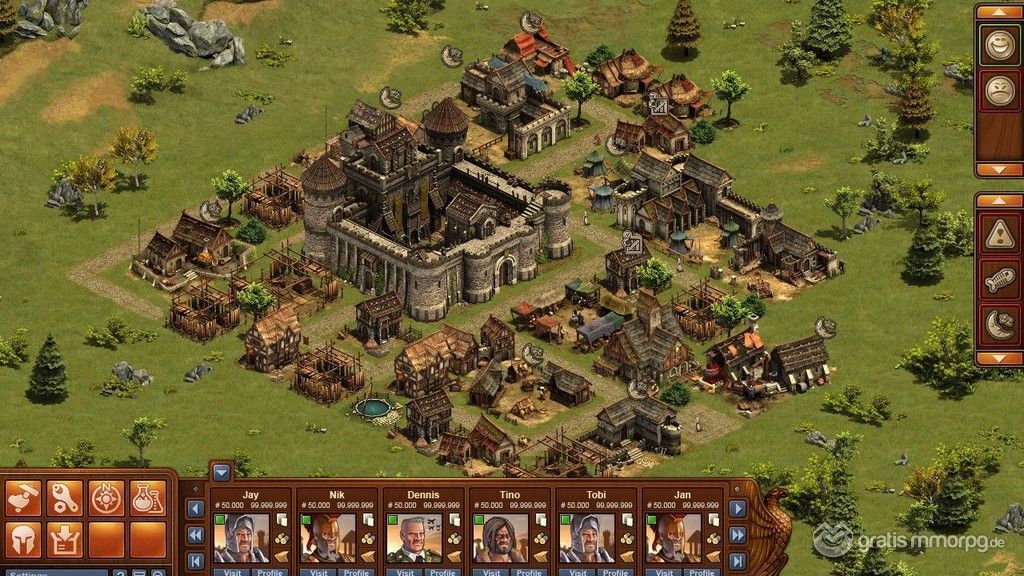The height and width of the screenshot is (576, 1024).
Task: Fast-rewind the player list with double left arrow
Action: [x=196, y=535]
